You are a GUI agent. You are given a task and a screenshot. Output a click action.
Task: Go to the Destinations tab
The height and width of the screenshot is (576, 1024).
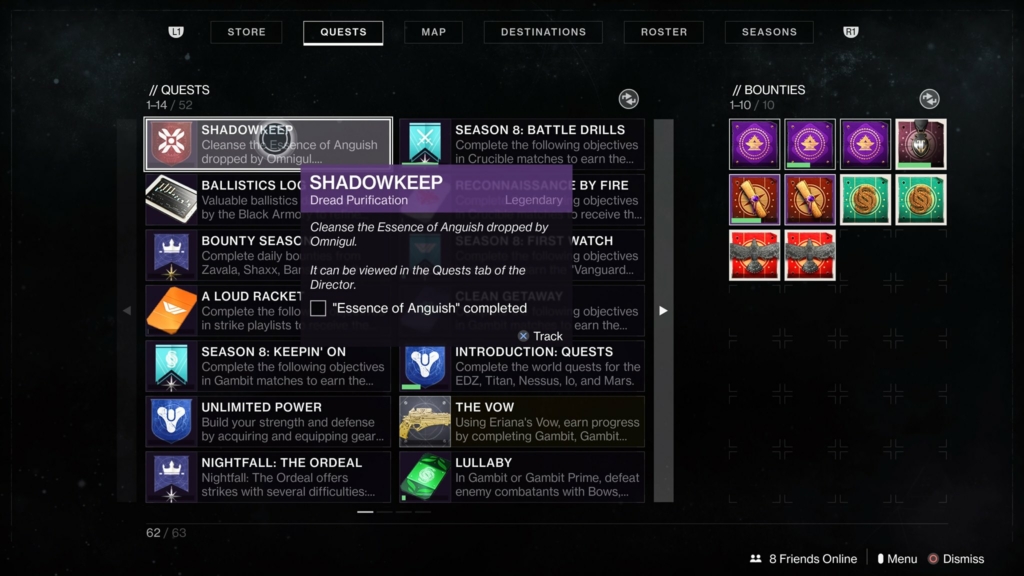pos(543,32)
